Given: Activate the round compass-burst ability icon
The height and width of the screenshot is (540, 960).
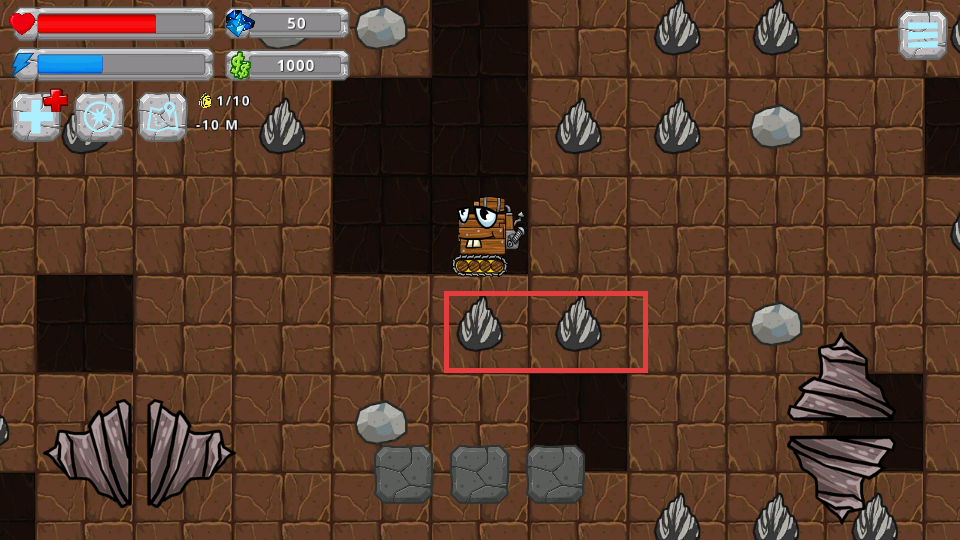Looking at the screenshot, I should [x=100, y=117].
